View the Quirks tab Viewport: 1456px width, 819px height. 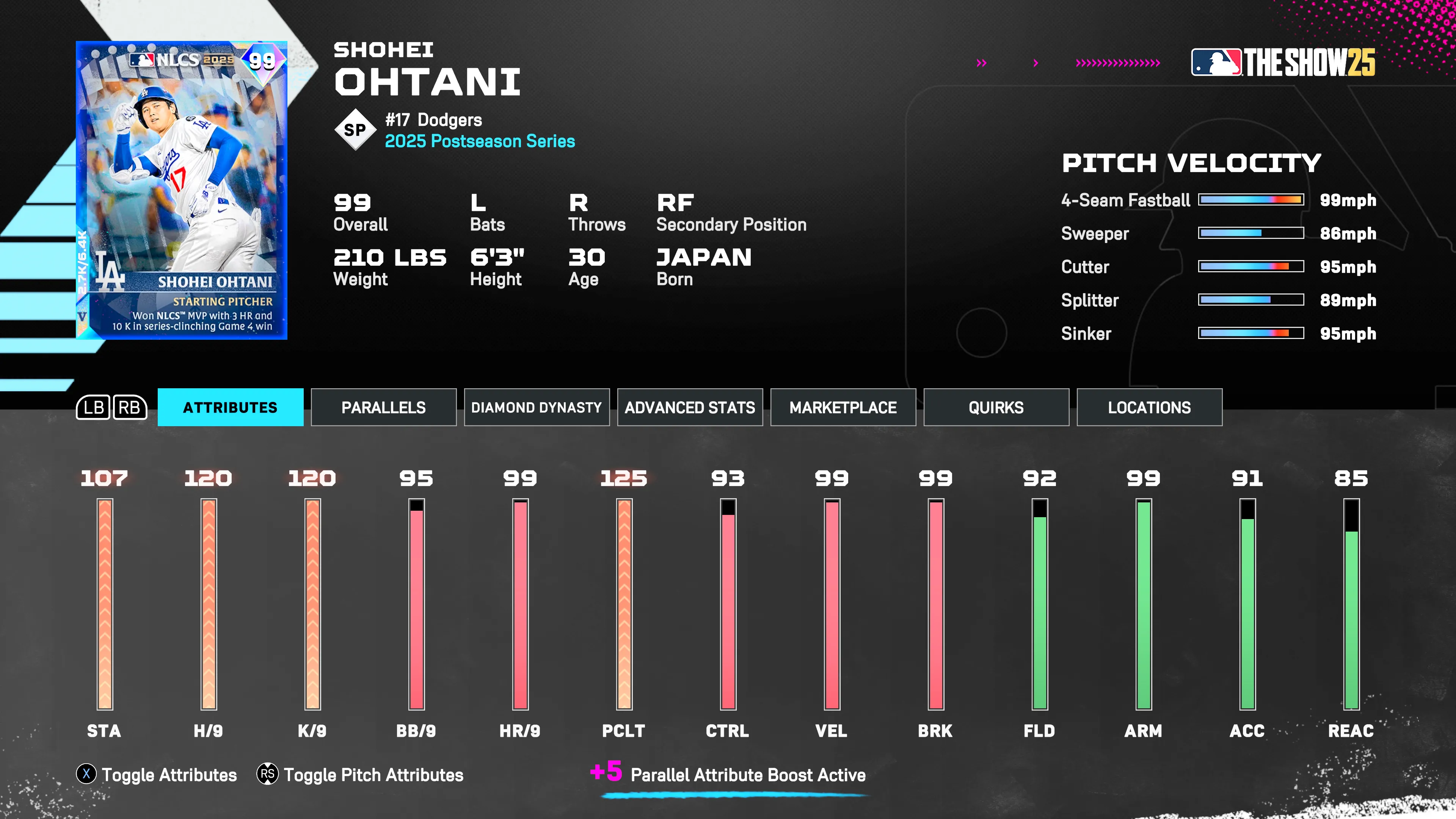click(996, 407)
